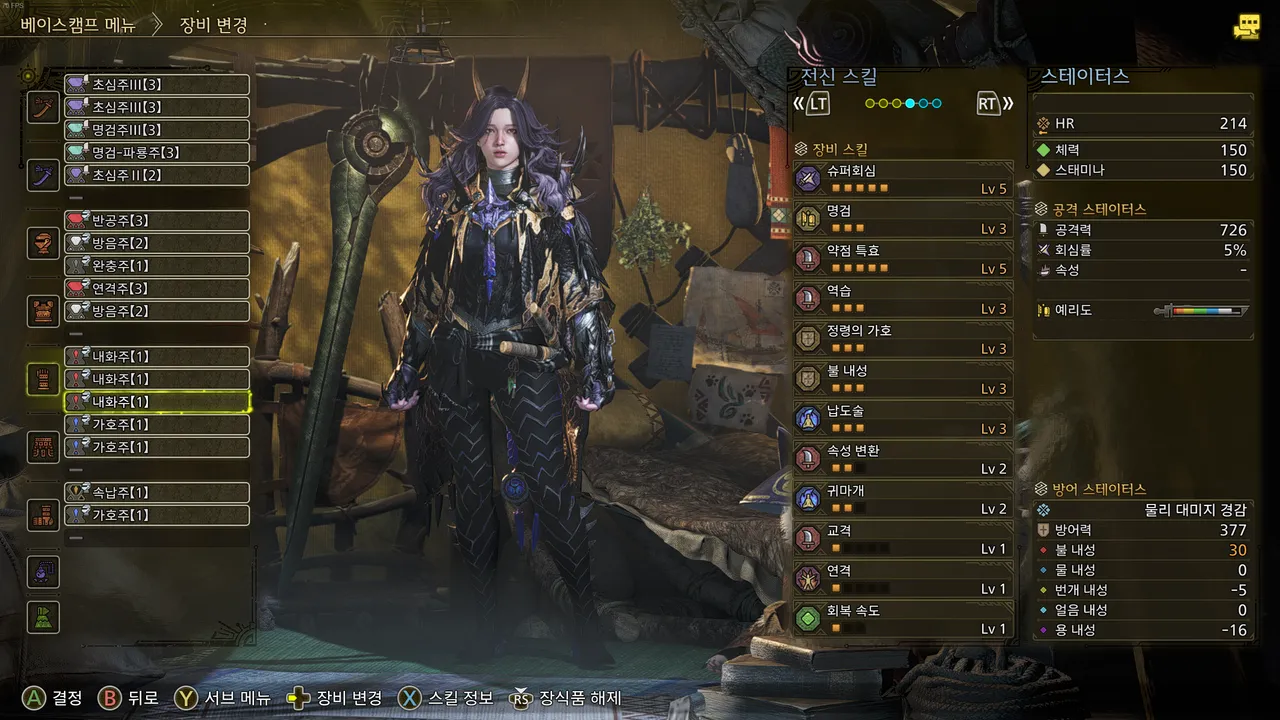This screenshot has height=720, width=1280.
Task: Open the yellow chat icon
Action: click(1246, 27)
